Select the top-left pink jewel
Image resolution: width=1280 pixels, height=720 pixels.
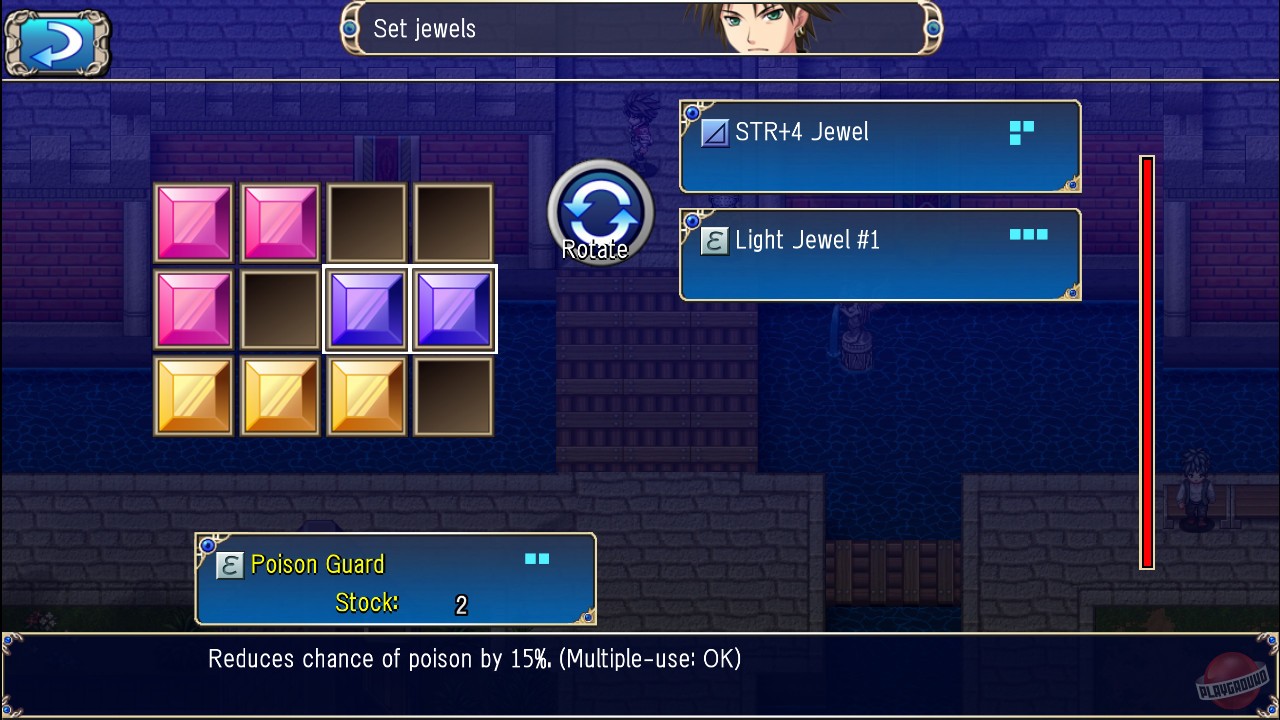193,221
